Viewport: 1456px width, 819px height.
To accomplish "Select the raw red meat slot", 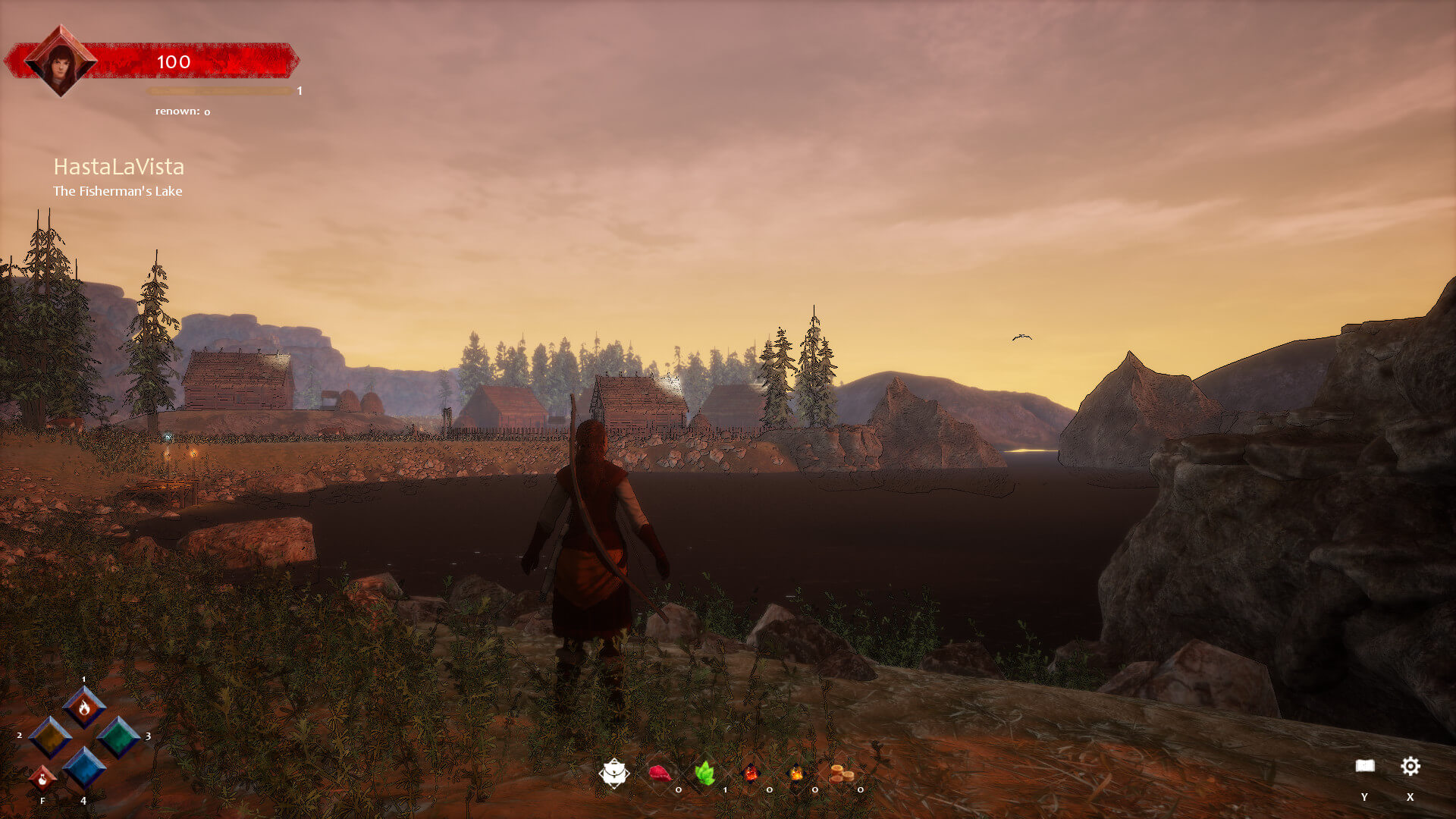I will (659, 773).
